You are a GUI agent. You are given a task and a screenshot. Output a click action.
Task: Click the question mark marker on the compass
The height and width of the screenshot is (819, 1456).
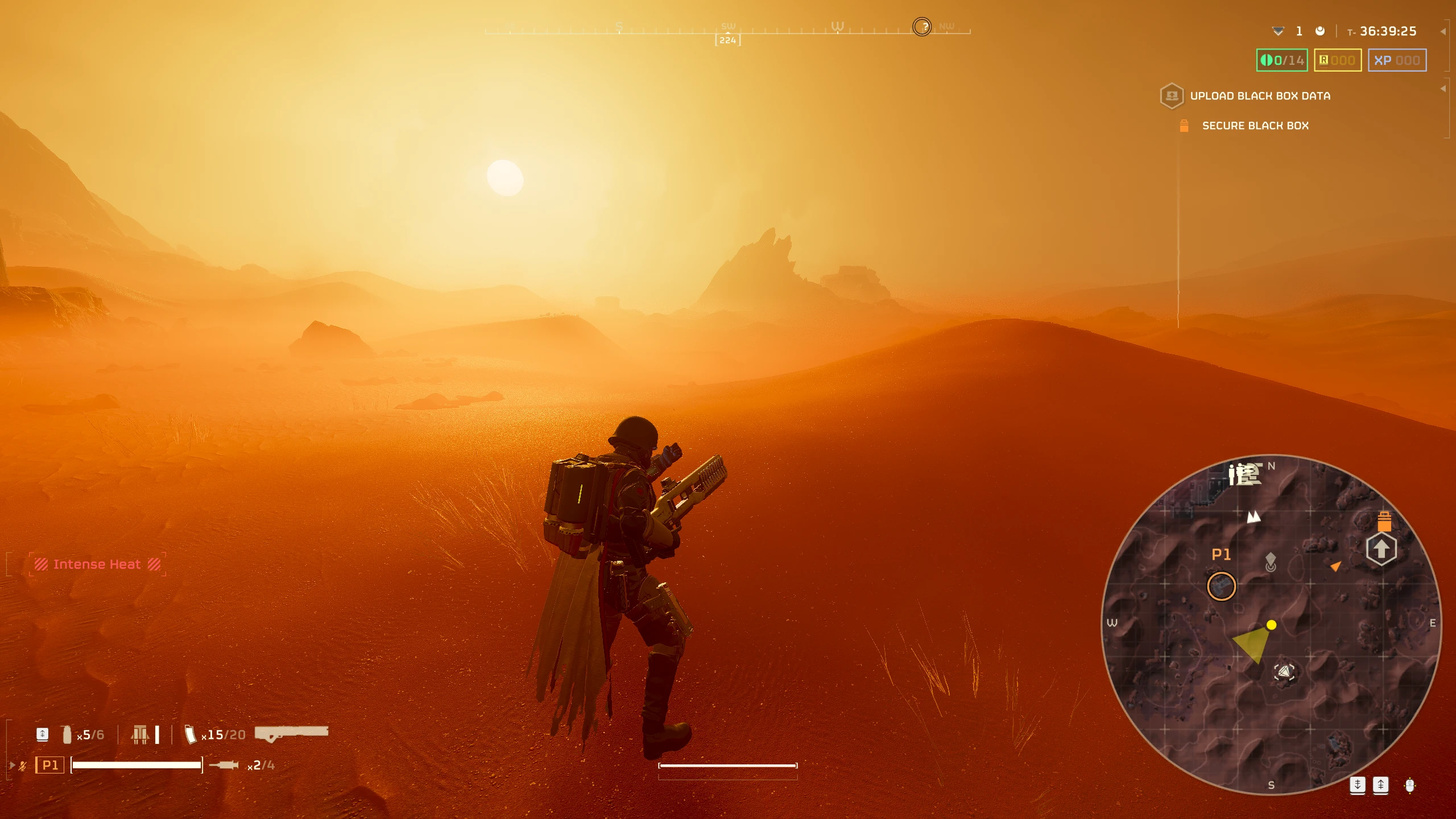[x=922, y=27]
